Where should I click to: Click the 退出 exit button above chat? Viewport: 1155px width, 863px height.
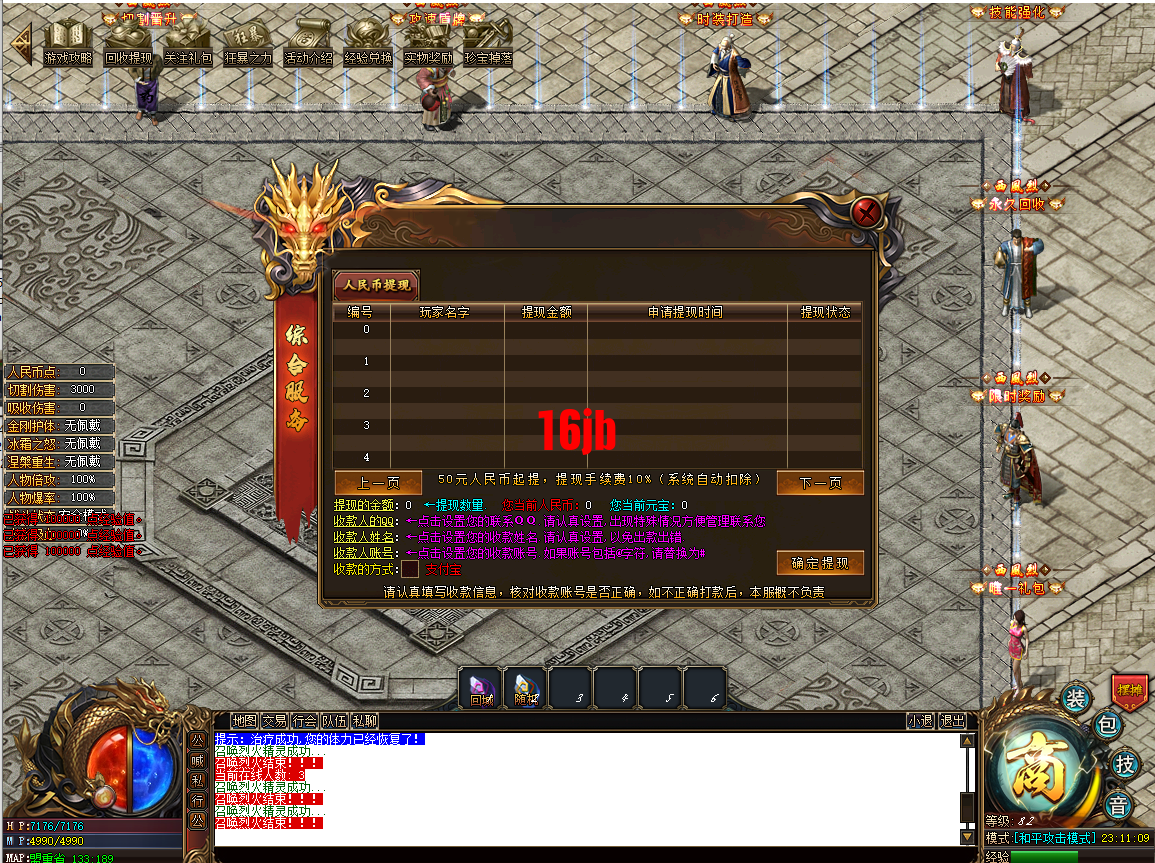(x=952, y=720)
